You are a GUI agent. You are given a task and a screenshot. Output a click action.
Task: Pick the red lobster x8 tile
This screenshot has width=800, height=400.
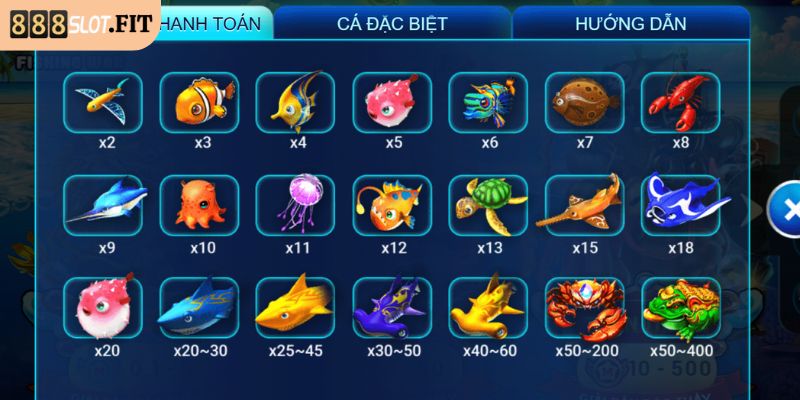coord(681,101)
